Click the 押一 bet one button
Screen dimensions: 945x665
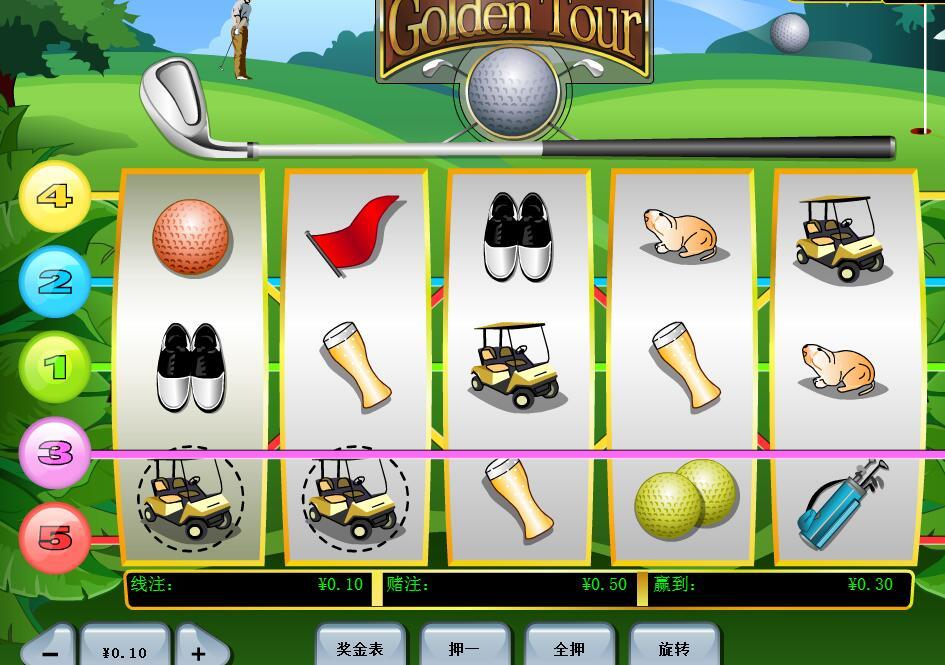click(x=464, y=648)
